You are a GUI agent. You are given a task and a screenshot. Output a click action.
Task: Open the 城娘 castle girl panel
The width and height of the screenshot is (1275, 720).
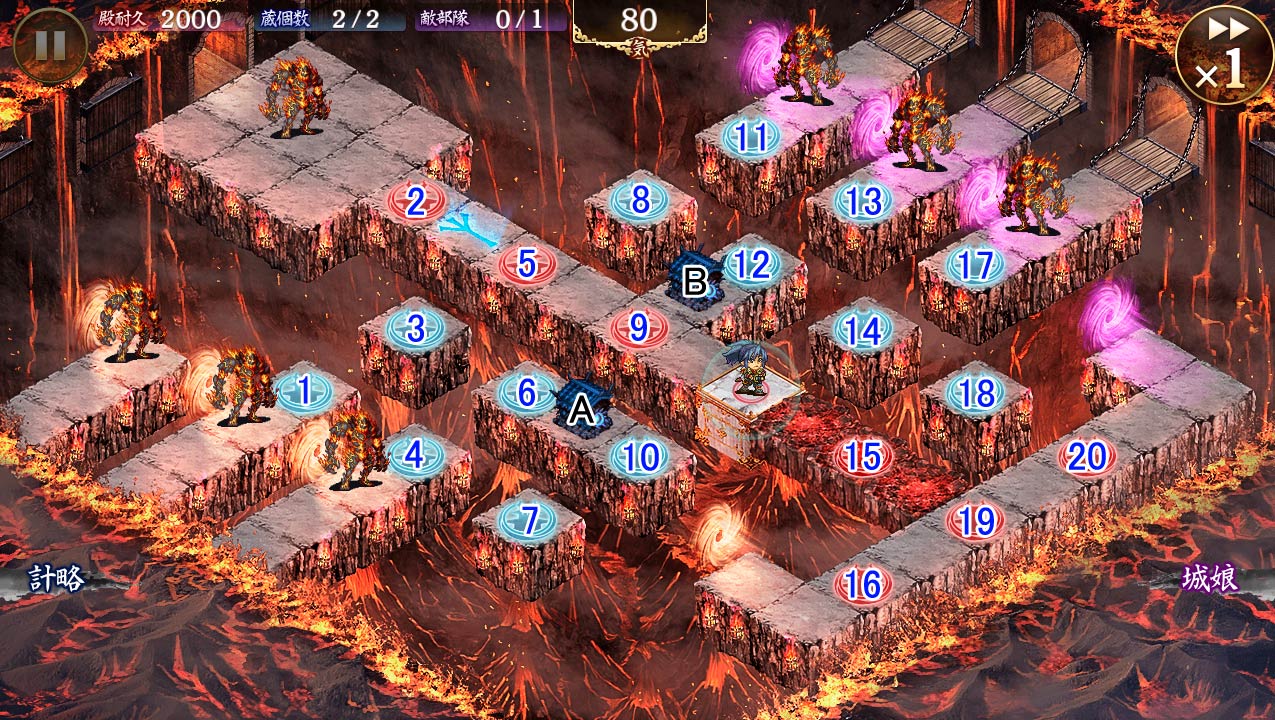tap(1211, 578)
